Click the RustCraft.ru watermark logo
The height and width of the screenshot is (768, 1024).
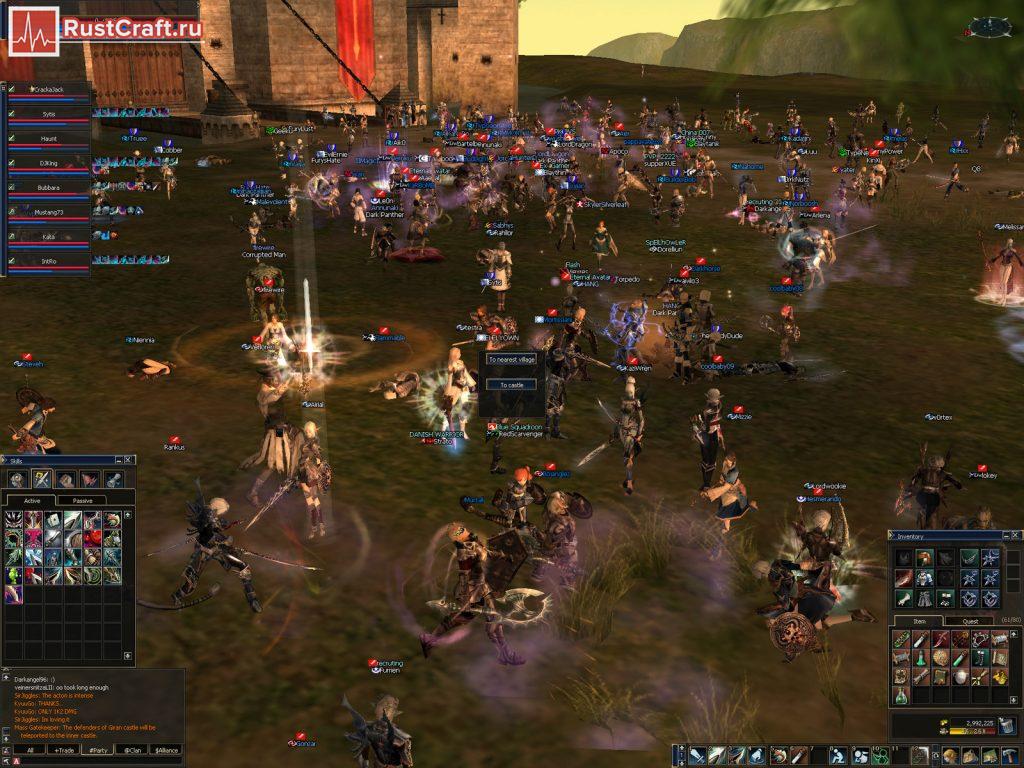point(104,28)
